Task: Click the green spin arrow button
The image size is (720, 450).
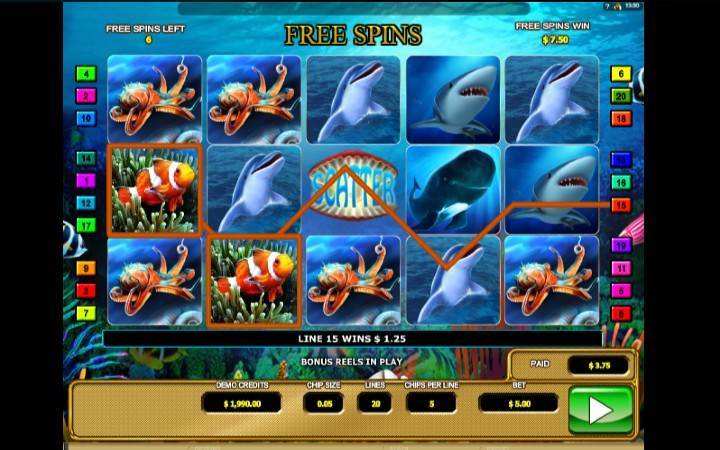Action: click(600, 408)
